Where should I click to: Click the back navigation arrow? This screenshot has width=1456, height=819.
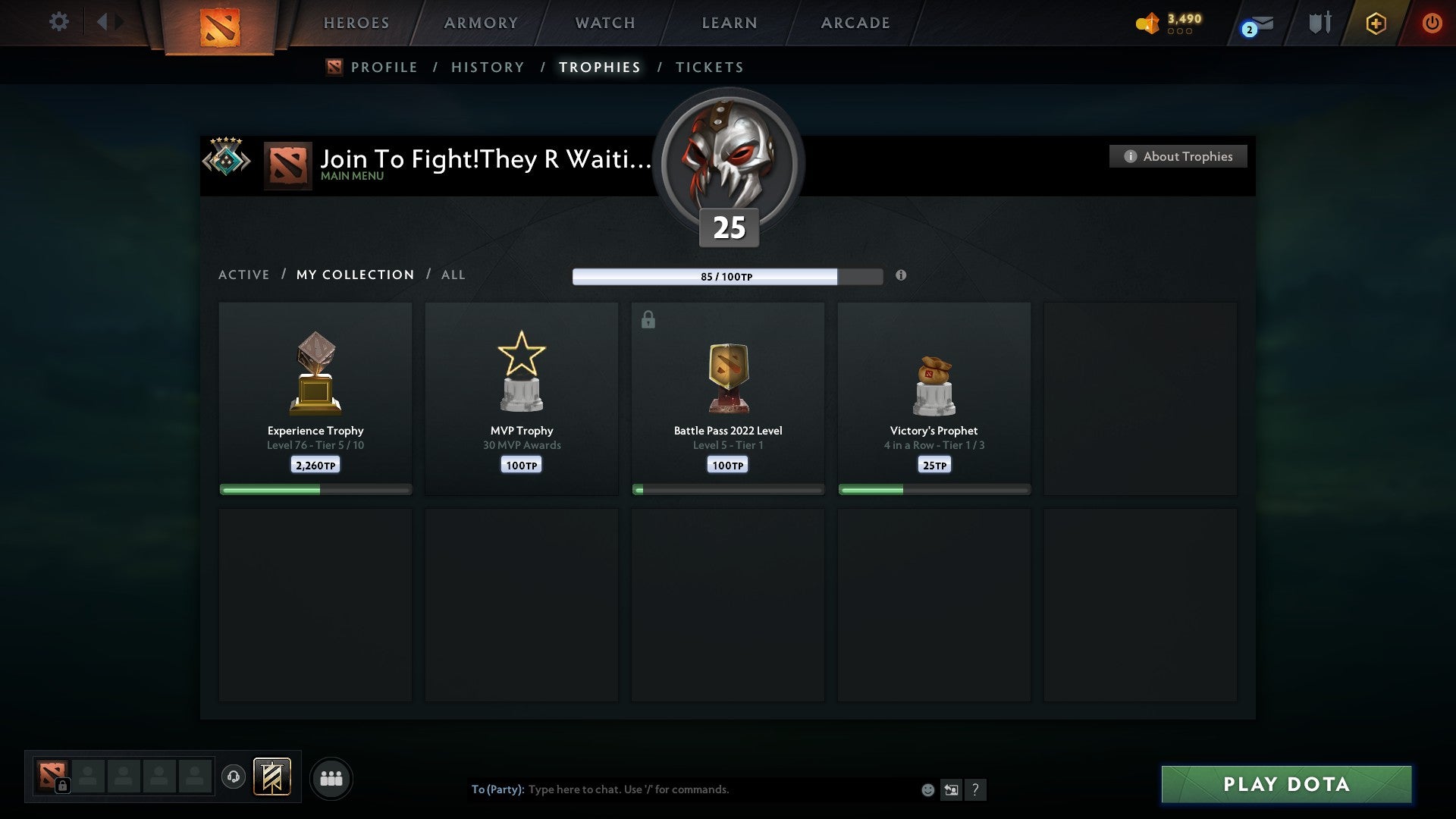tap(104, 21)
